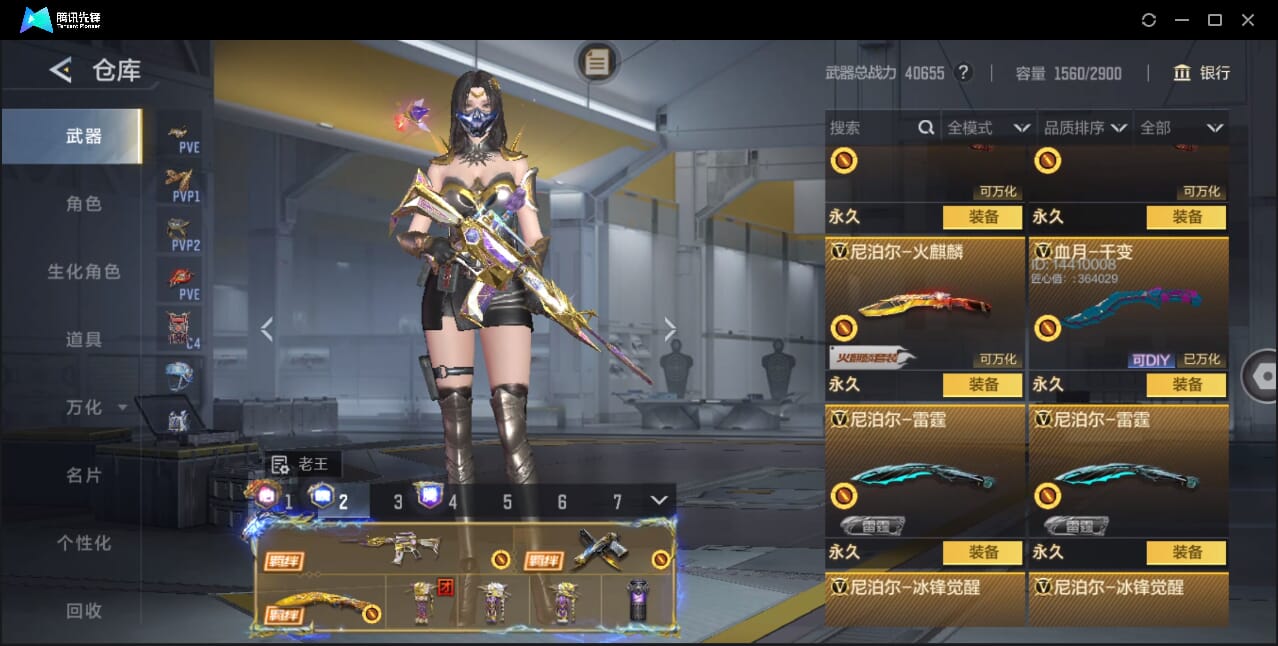The width and height of the screenshot is (1278, 646).
Task: Maximize the emulator window
Action: 1215,20
